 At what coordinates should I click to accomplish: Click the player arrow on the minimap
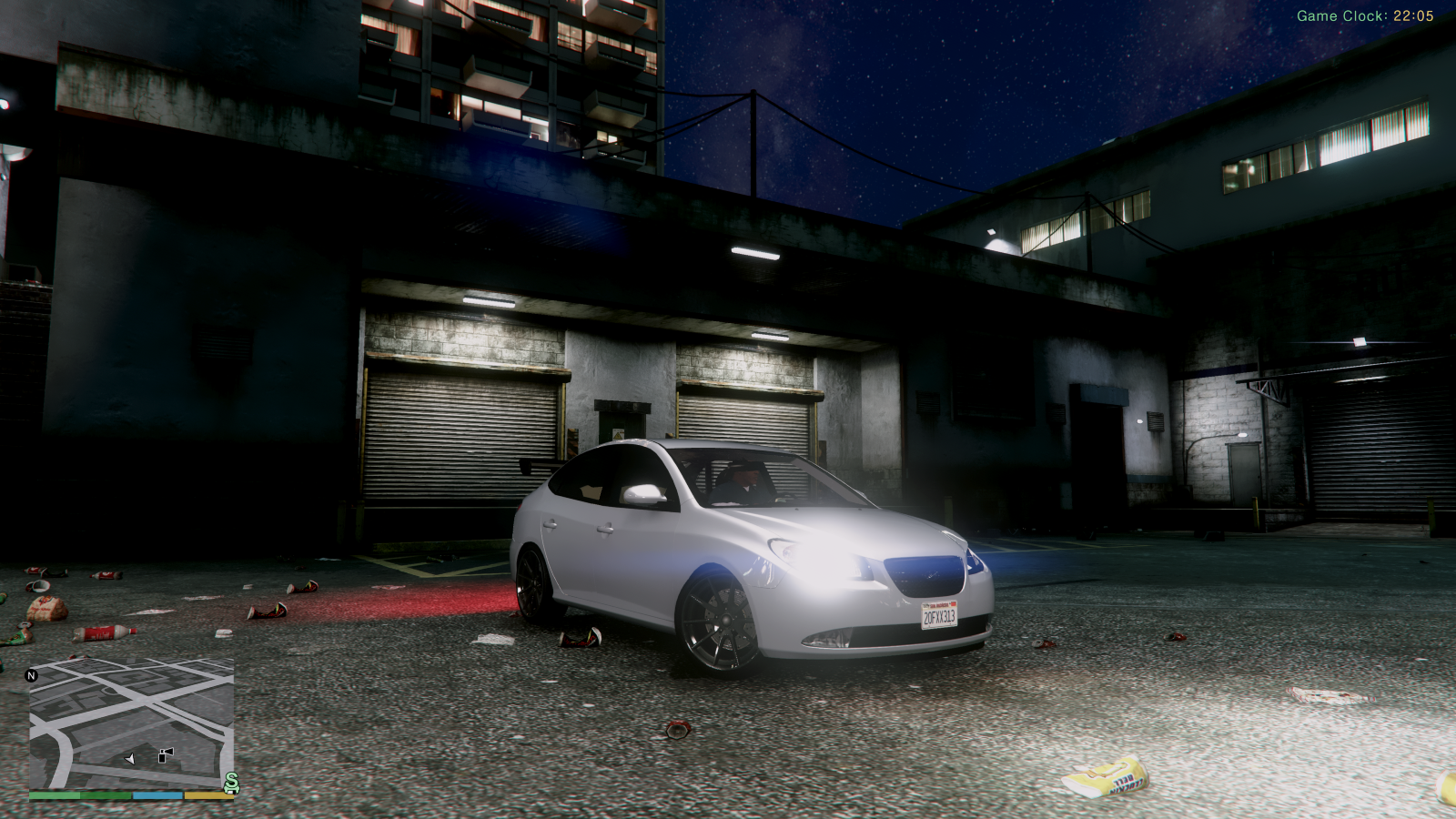click(x=130, y=758)
